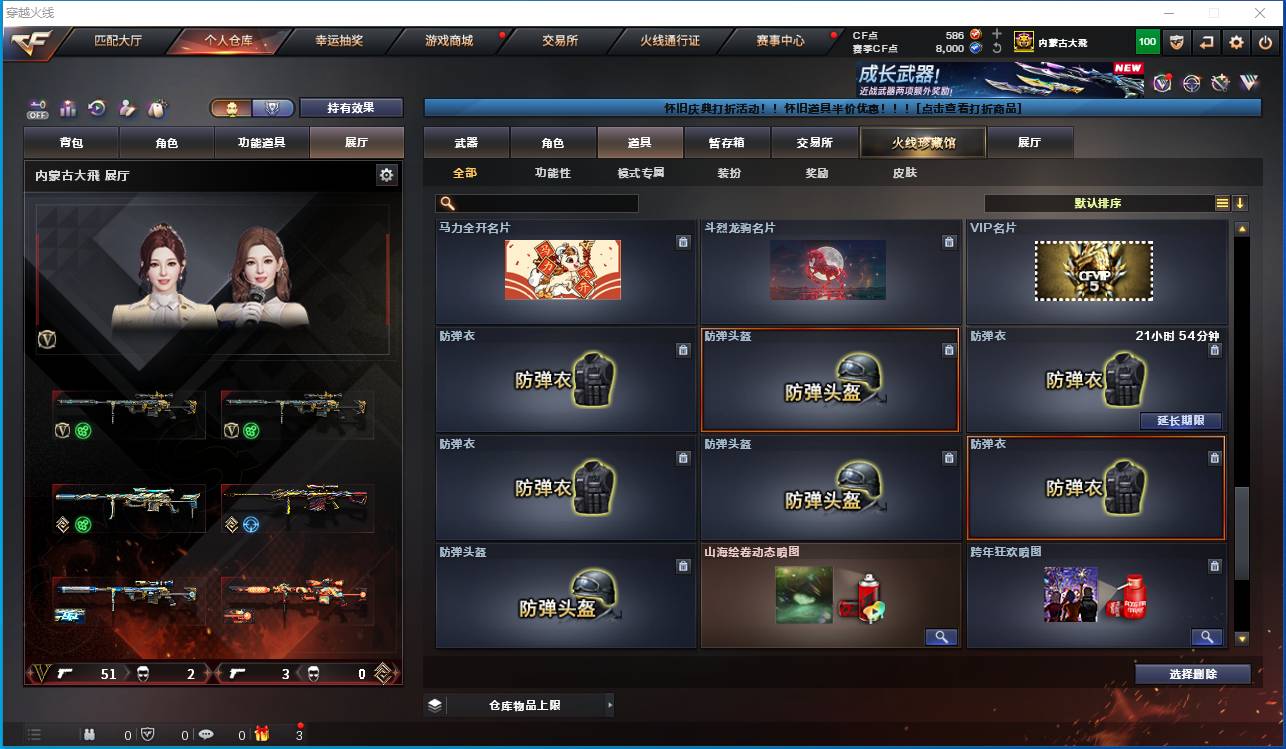Switch the character/badge display toggle to shield mode

click(274, 107)
